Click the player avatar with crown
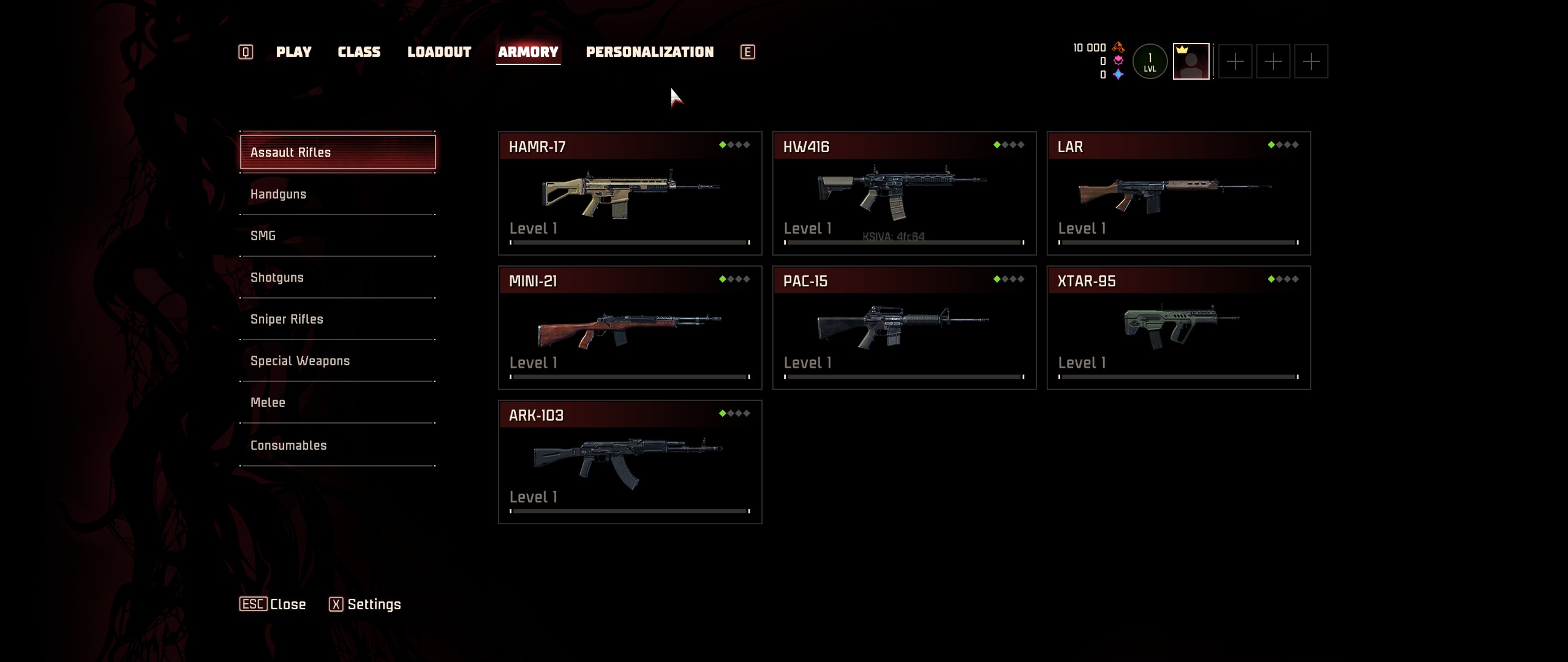The height and width of the screenshot is (662, 1568). point(1191,61)
